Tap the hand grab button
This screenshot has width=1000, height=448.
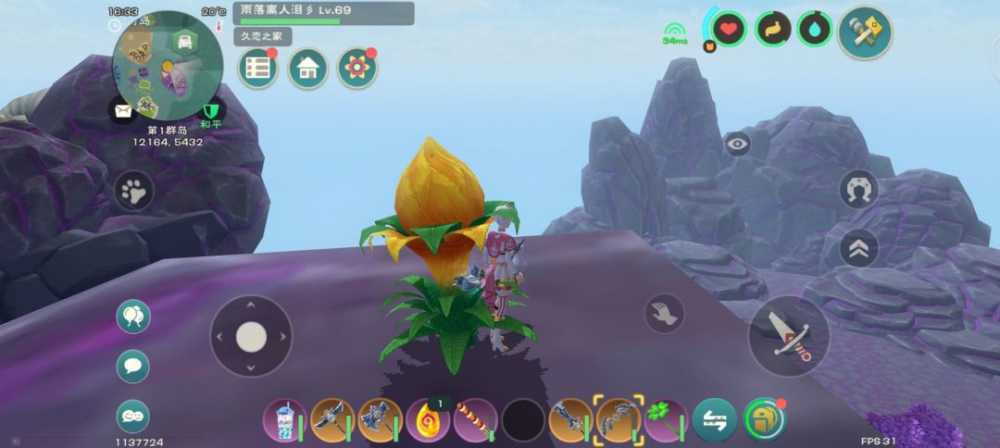tap(664, 313)
